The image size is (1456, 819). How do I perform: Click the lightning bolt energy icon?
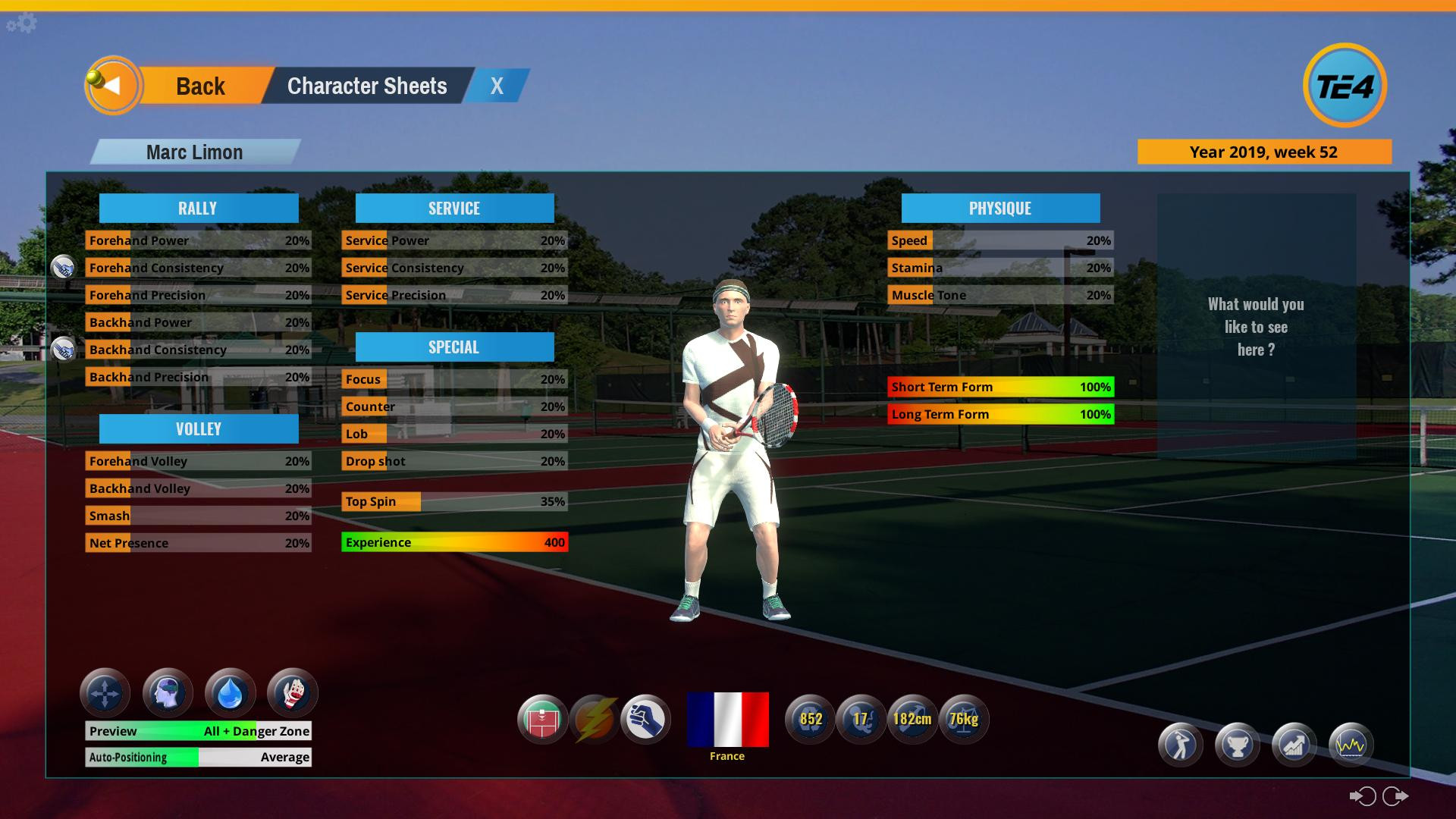click(x=595, y=720)
